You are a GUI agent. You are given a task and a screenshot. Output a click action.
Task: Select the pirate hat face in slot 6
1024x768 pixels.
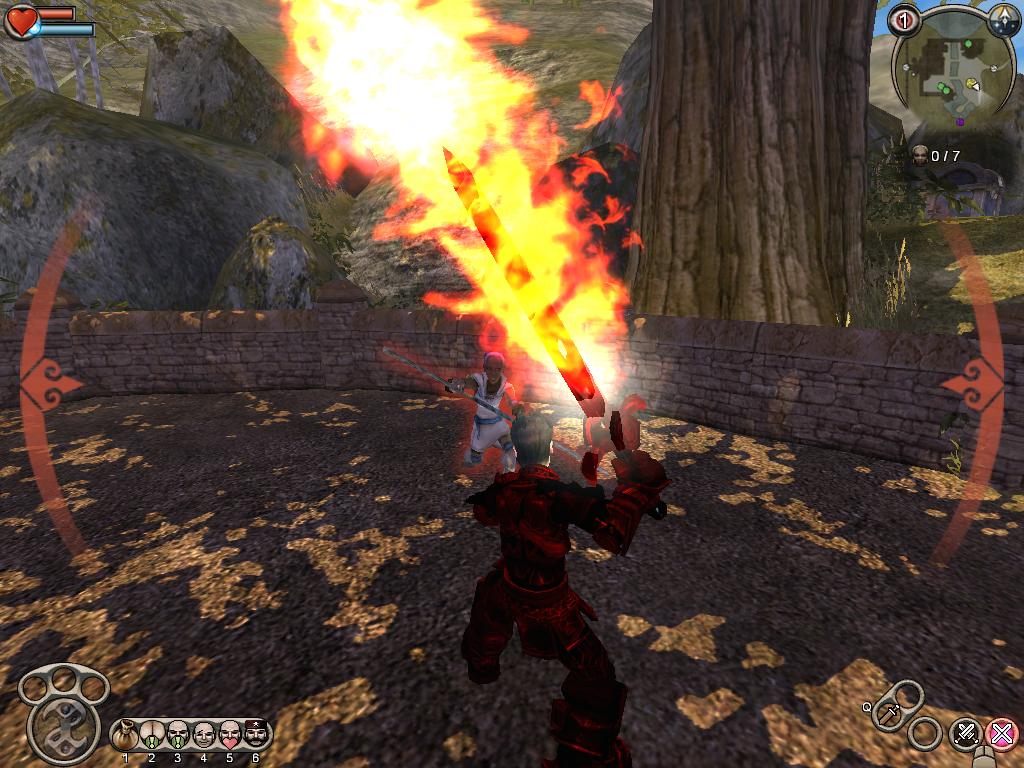256,735
